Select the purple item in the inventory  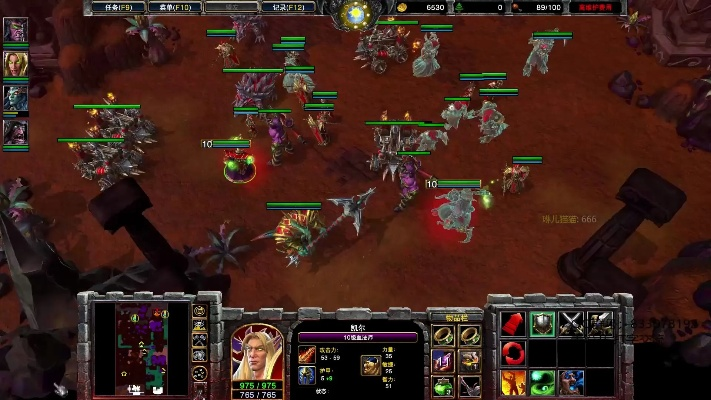442,360
